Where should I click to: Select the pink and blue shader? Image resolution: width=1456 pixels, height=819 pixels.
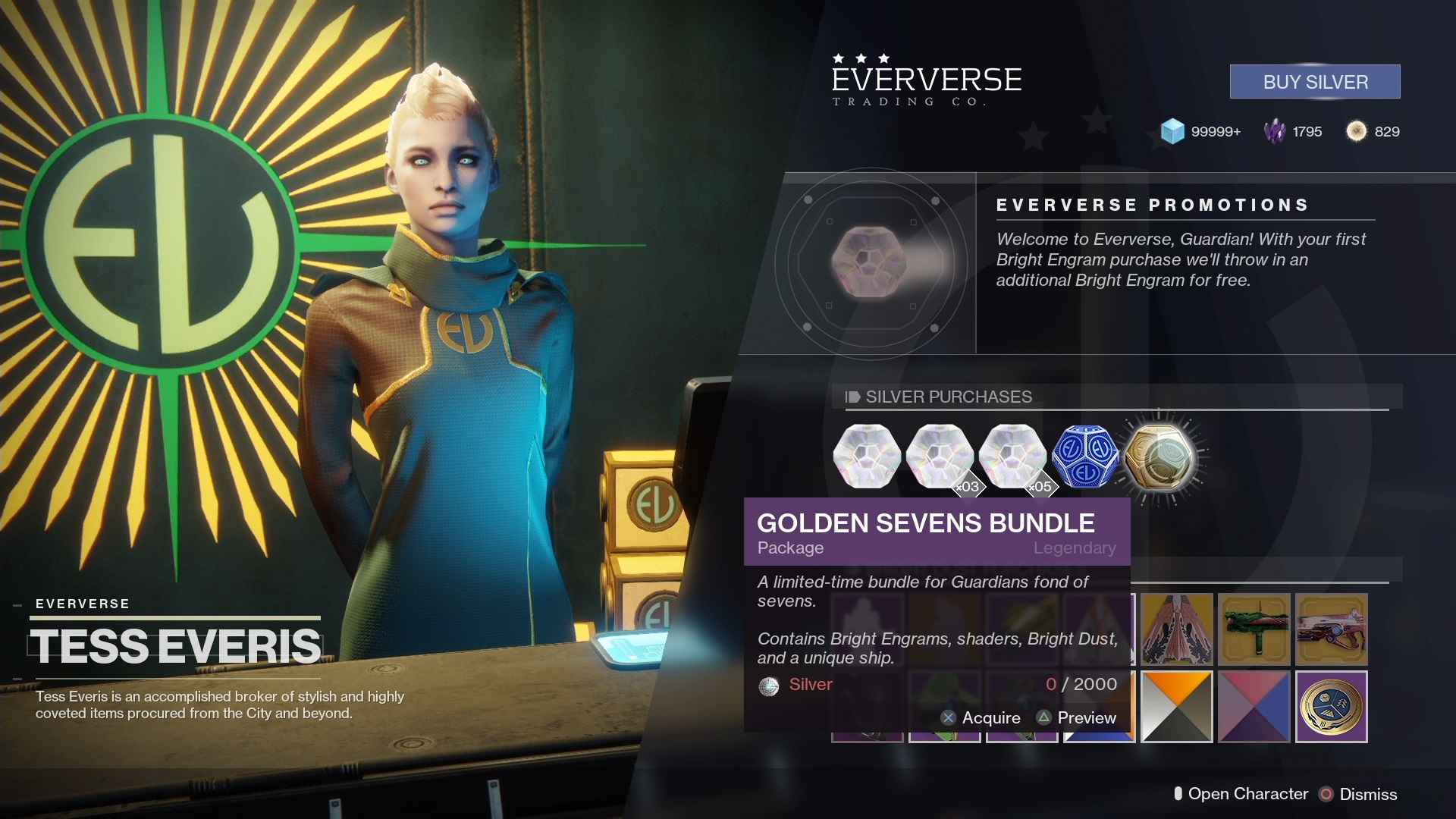click(1254, 707)
